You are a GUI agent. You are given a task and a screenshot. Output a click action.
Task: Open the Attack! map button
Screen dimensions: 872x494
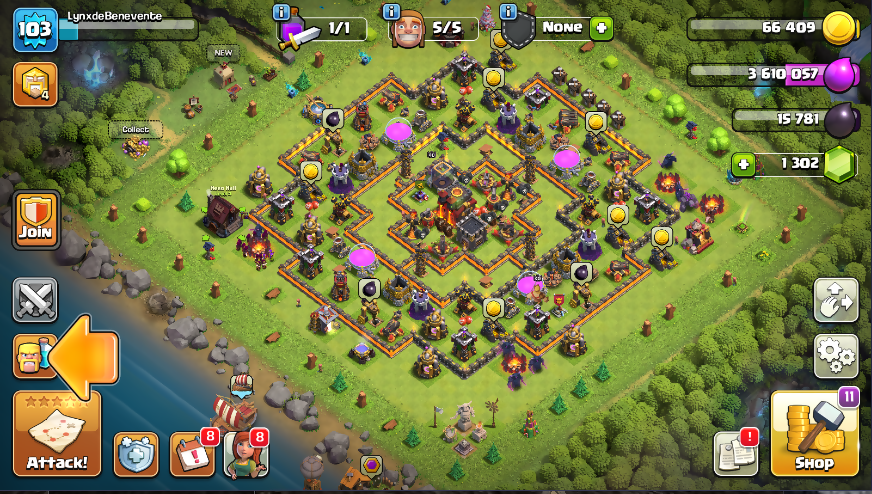click(x=57, y=434)
